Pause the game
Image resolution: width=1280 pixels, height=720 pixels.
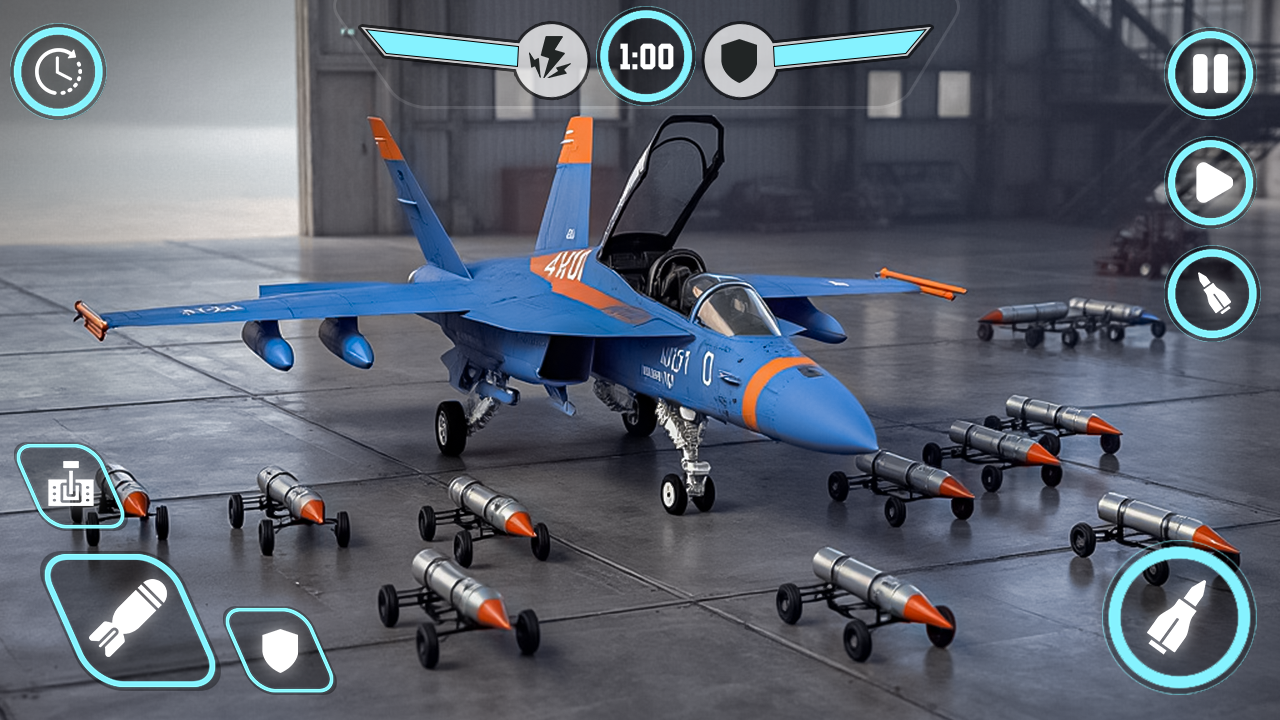point(1210,74)
